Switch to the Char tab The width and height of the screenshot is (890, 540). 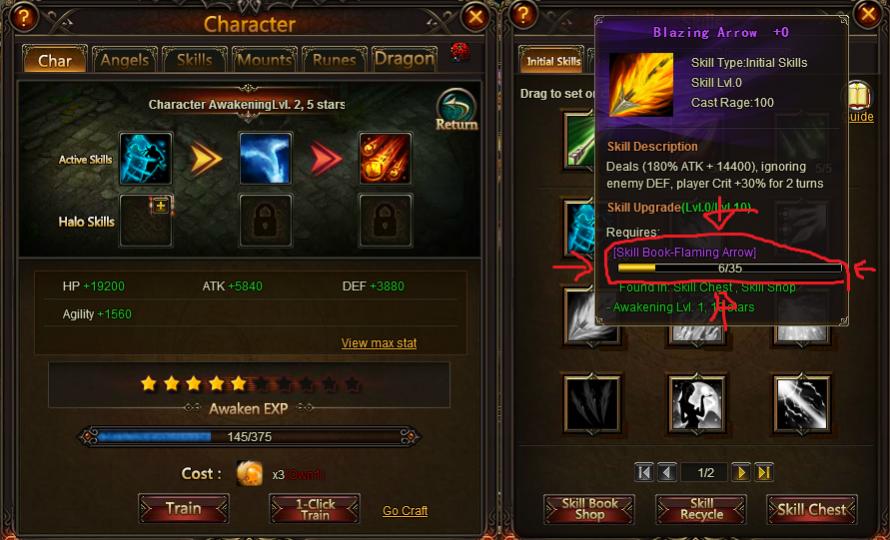55,60
